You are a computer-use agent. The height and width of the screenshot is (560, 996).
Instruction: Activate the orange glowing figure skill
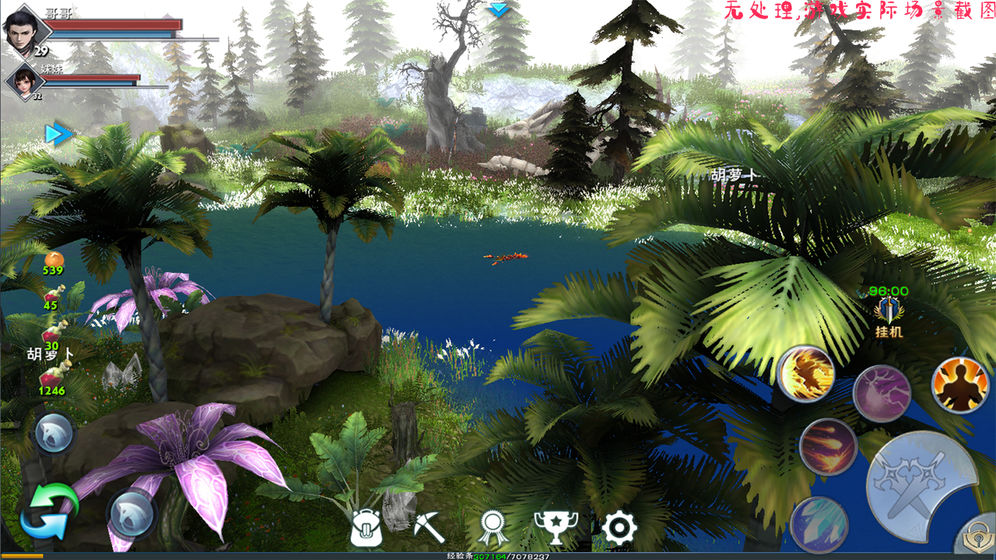coord(960,385)
